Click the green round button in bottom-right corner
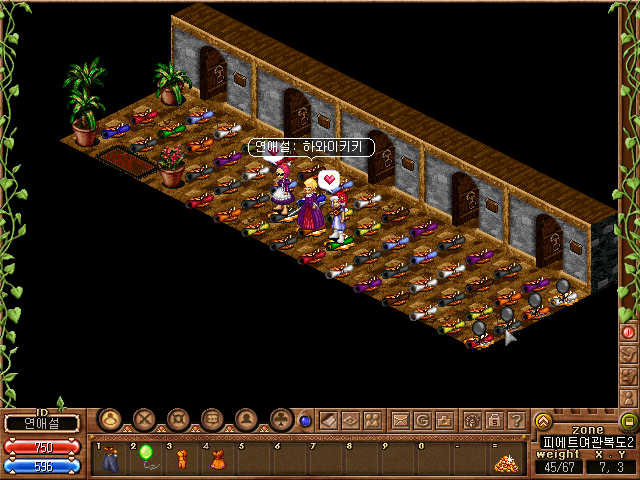This screenshot has height=480, width=640. 628,421
